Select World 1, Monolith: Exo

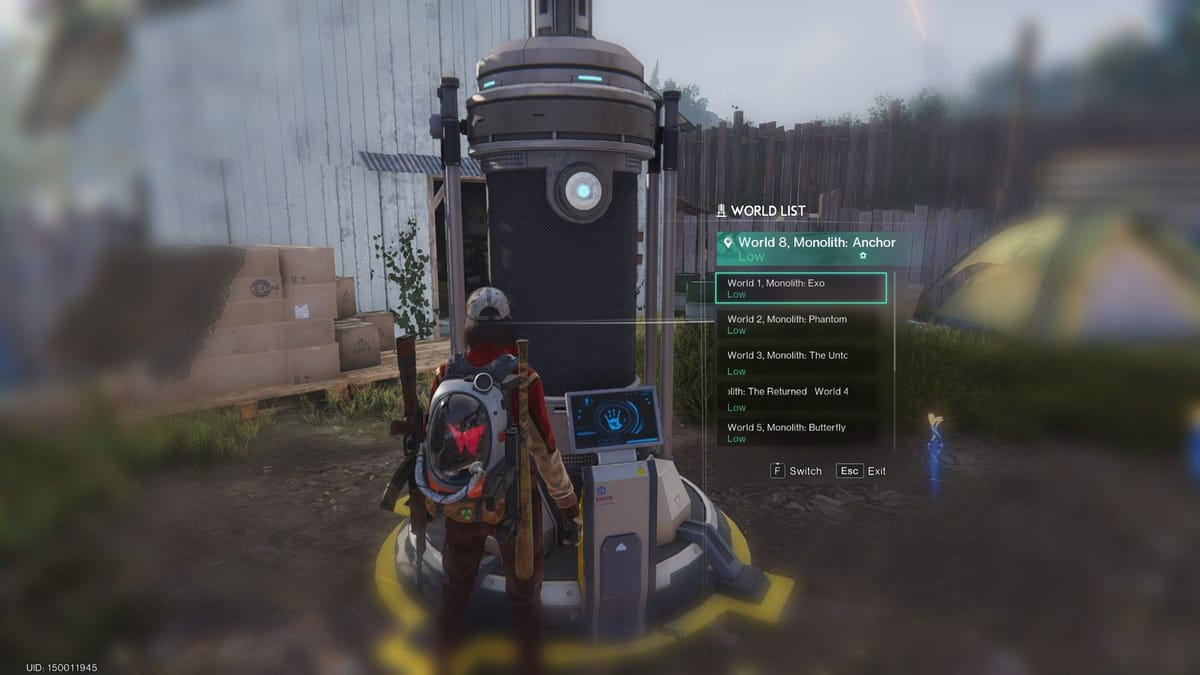point(801,288)
